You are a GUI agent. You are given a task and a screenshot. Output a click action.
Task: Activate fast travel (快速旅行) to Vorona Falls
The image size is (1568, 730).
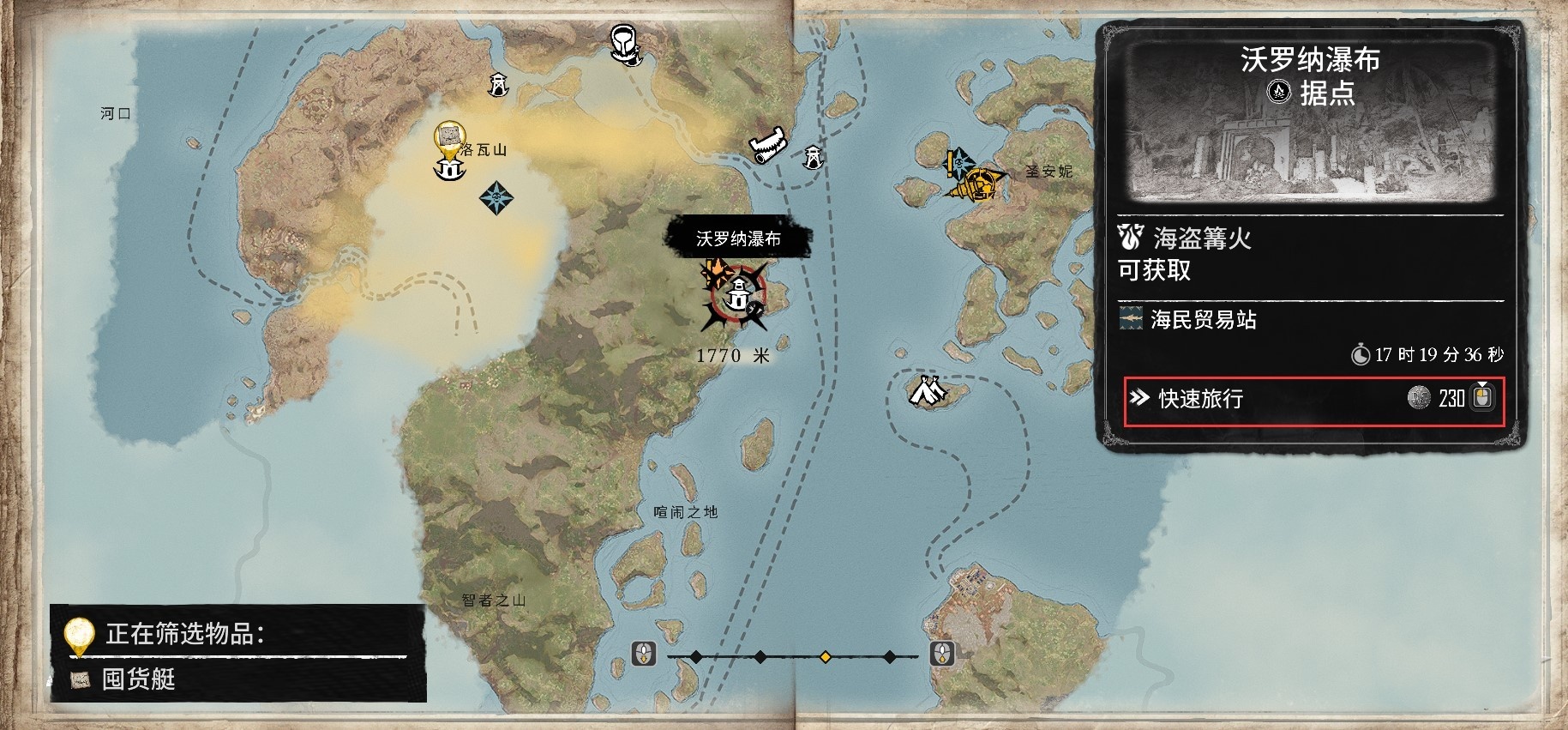[x=1312, y=399]
